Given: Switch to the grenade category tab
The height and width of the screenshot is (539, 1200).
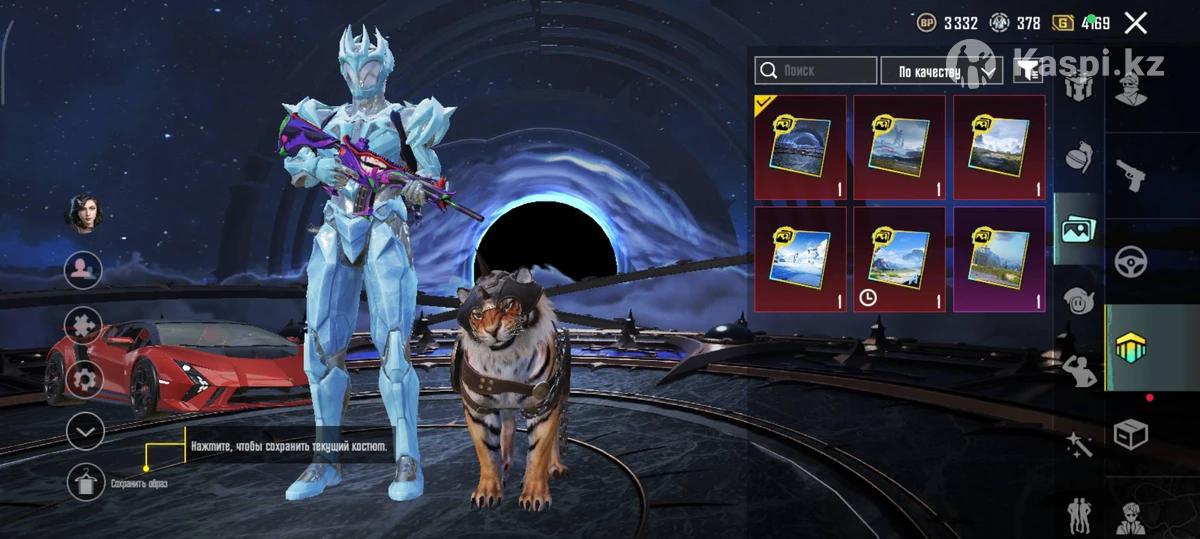Looking at the screenshot, I should pos(1079,157).
